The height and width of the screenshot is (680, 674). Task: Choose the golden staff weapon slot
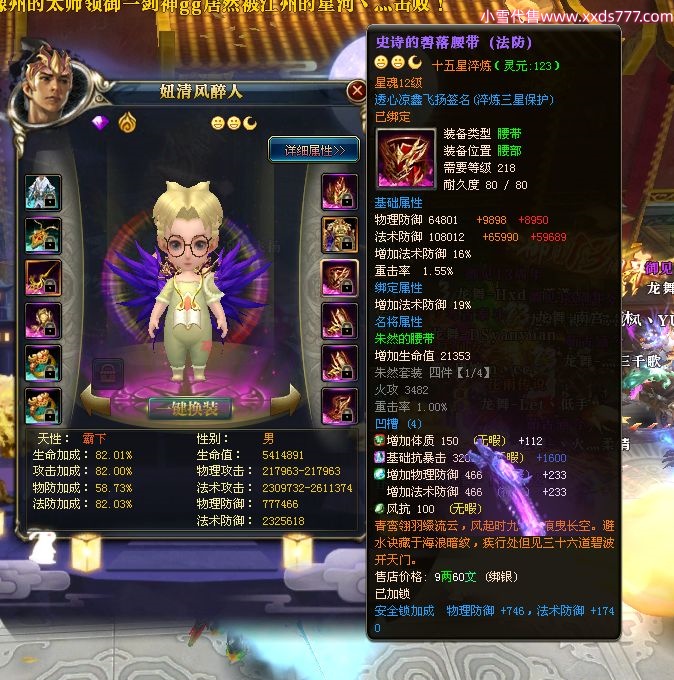[43, 278]
